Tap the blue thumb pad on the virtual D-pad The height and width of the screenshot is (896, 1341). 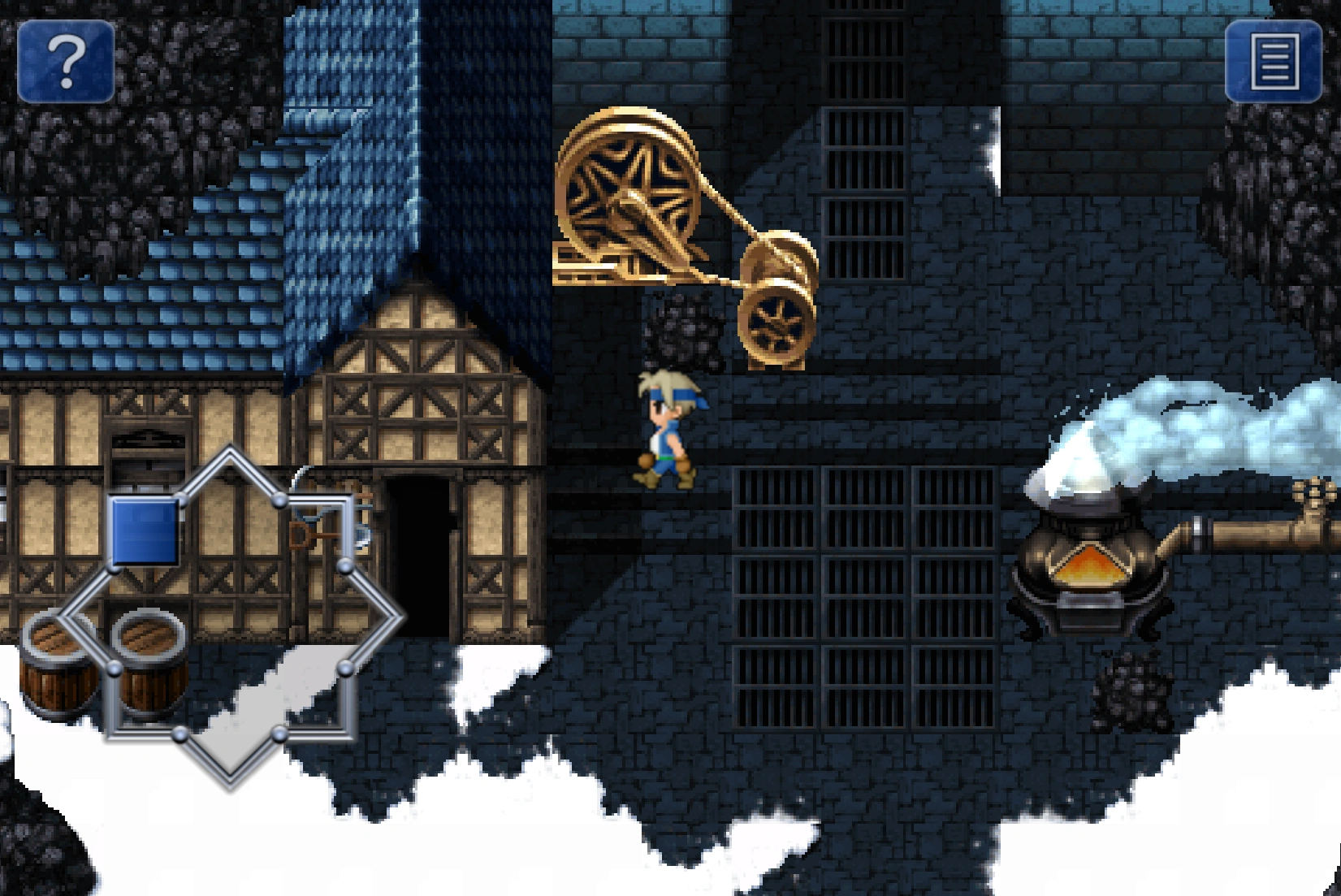click(146, 528)
